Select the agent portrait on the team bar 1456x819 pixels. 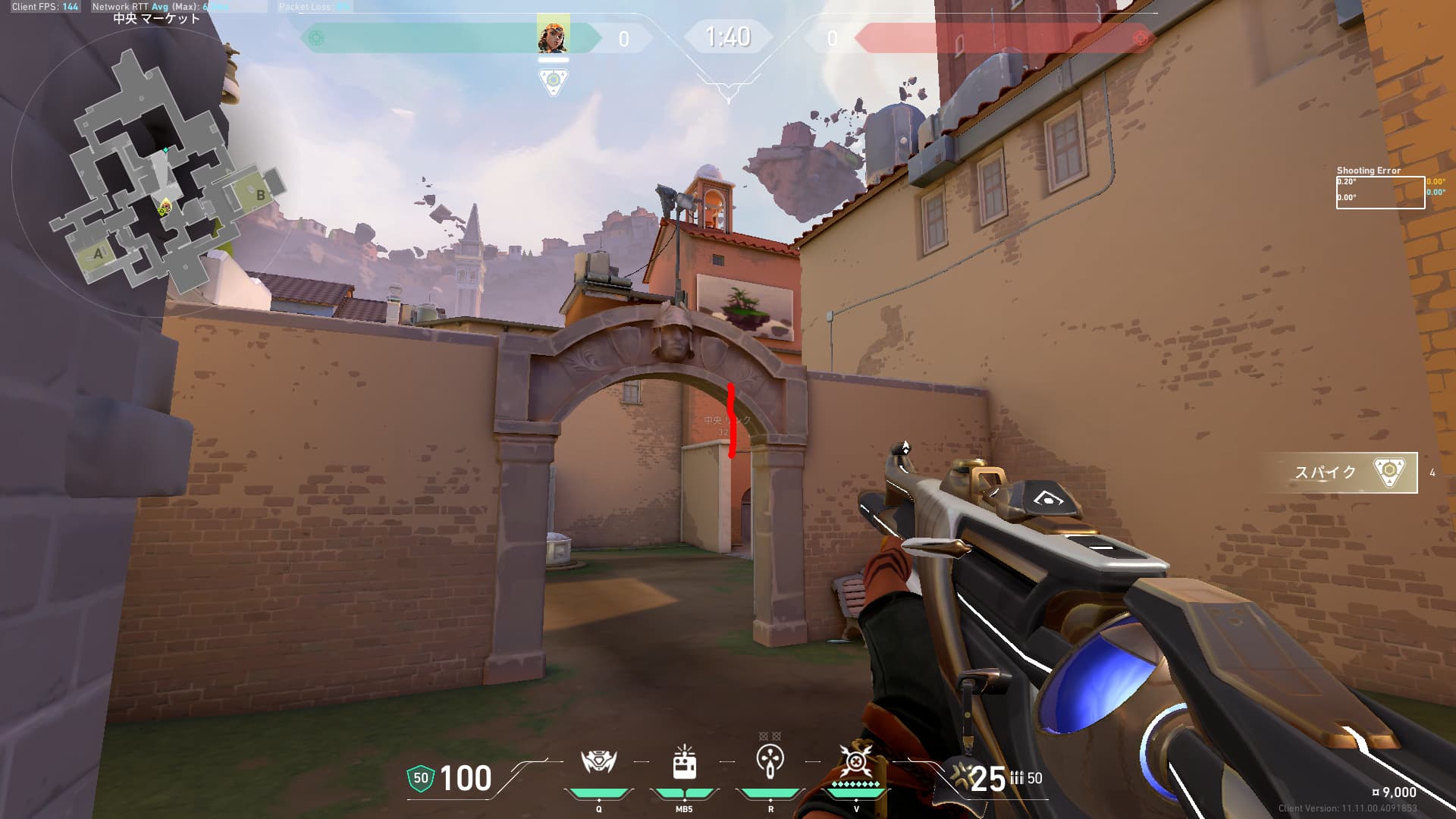click(x=553, y=36)
